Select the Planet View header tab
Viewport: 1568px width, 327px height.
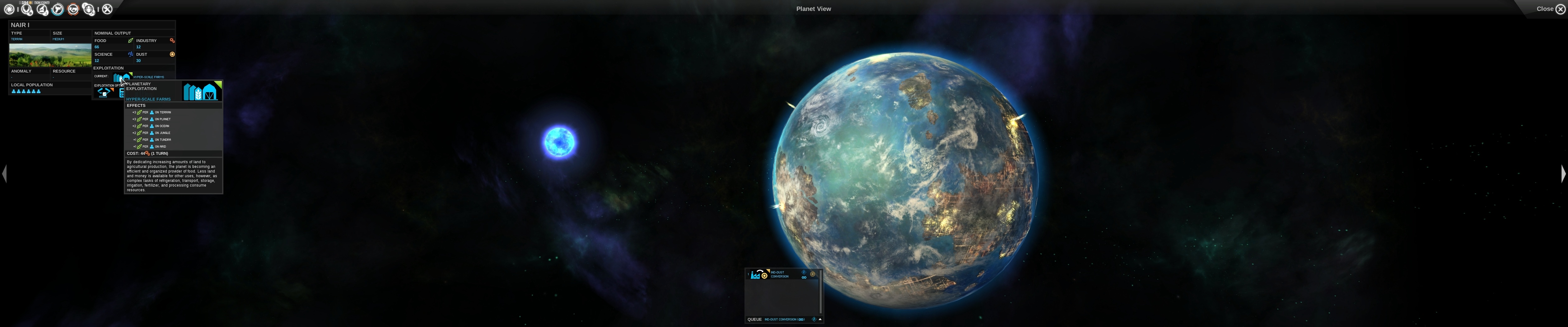tap(813, 8)
